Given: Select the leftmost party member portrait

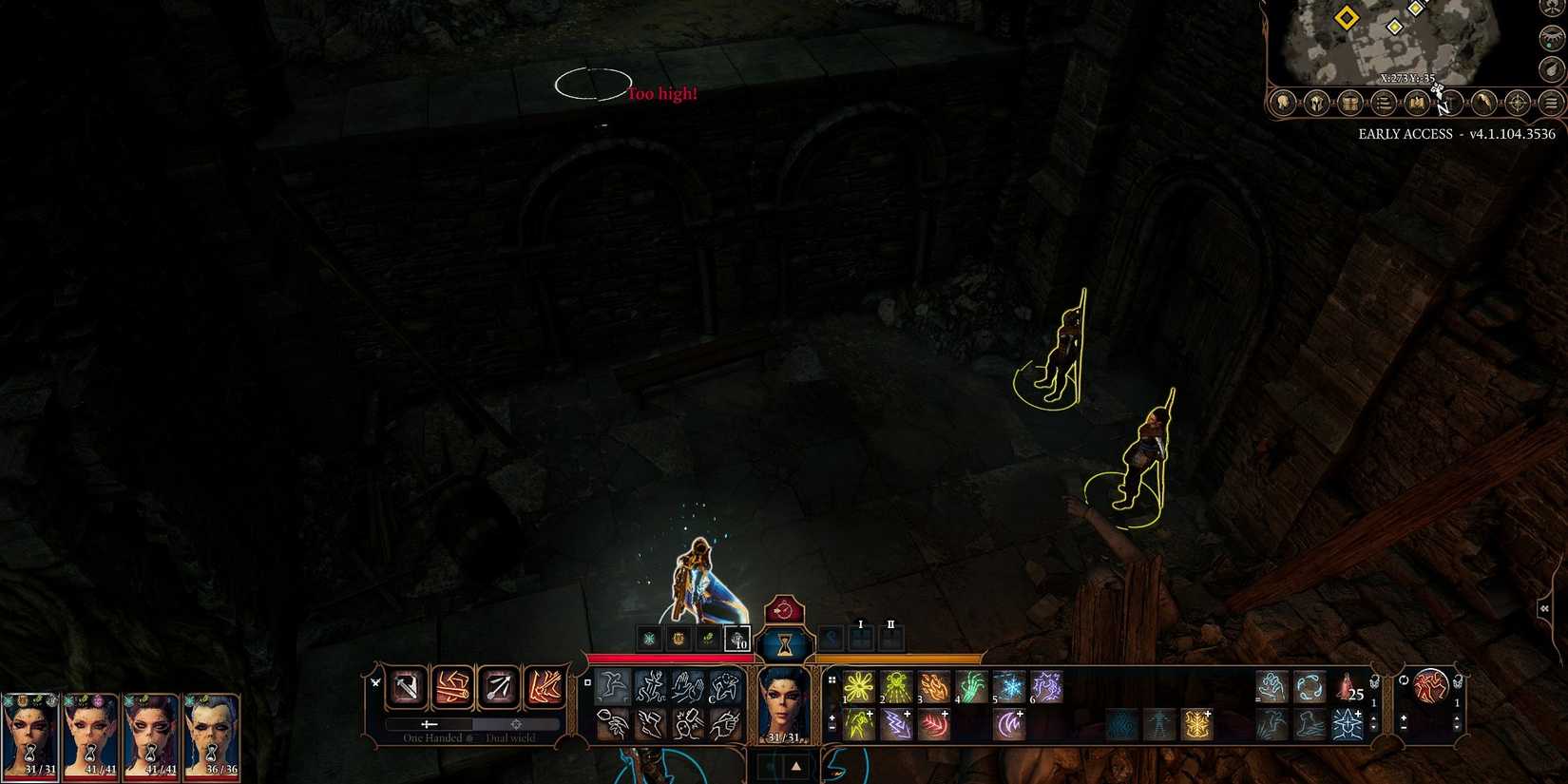Looking at the screenshot, I should [29, 736].
